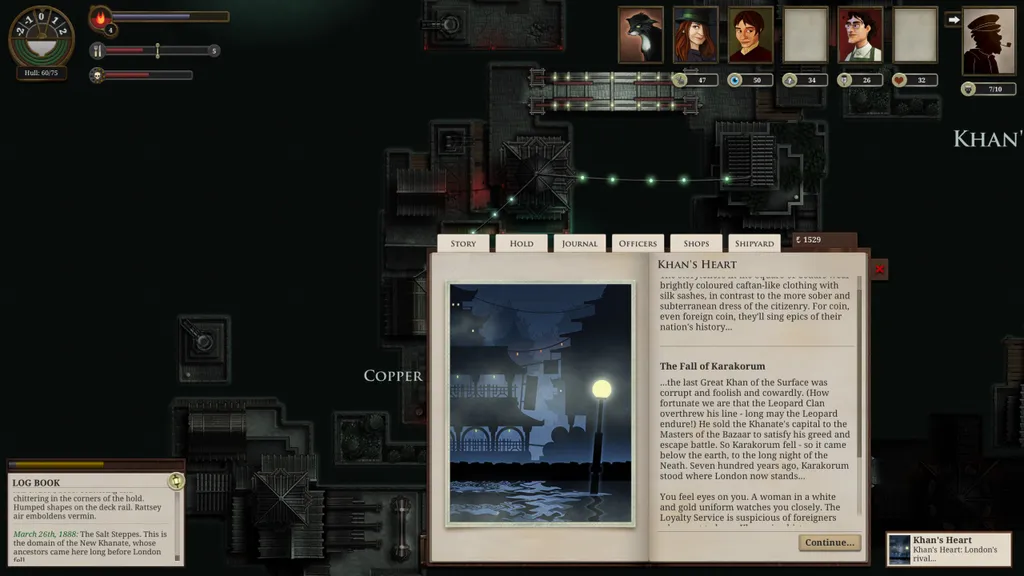This screenshot has height=576, width=1024.
Task: Show the Officers tab
Action: click(638, 243)
